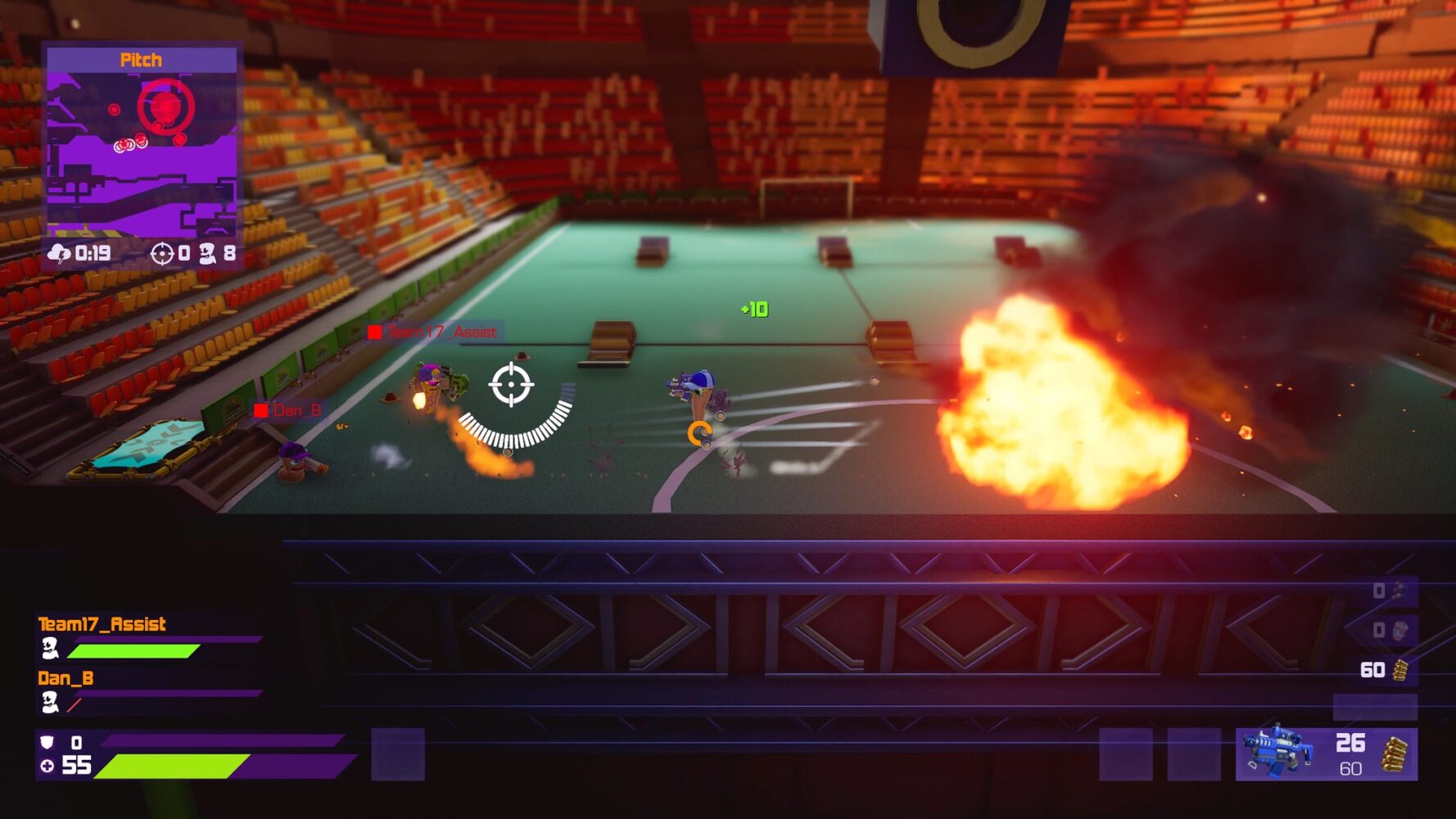Click Team17_Assist's worm portrait icon
Viewport: 1456px width, 819px height.
coord(51,648)
